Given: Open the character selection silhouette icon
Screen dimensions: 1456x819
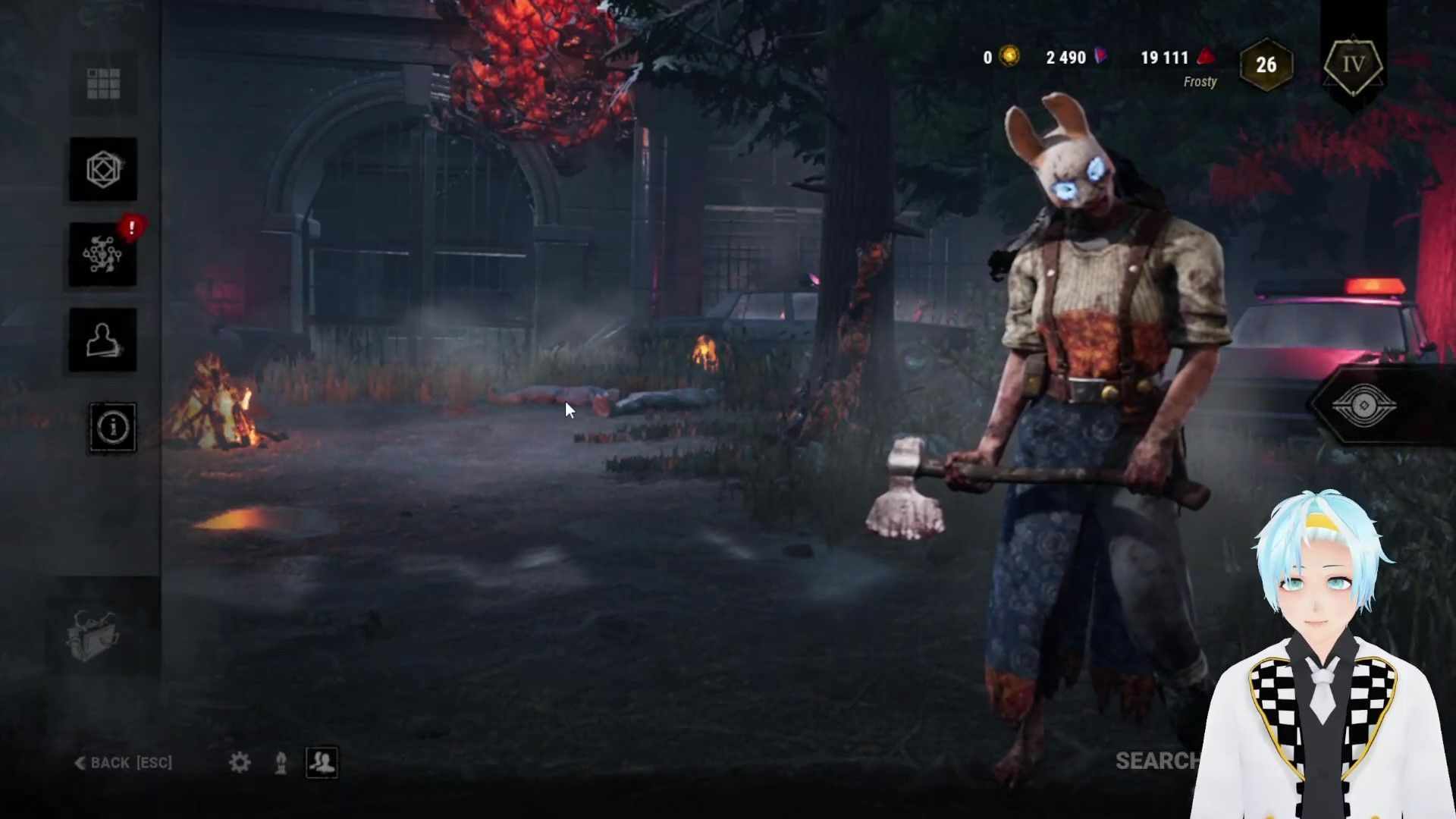Looking at the screenshot, I should click(103, 340).
